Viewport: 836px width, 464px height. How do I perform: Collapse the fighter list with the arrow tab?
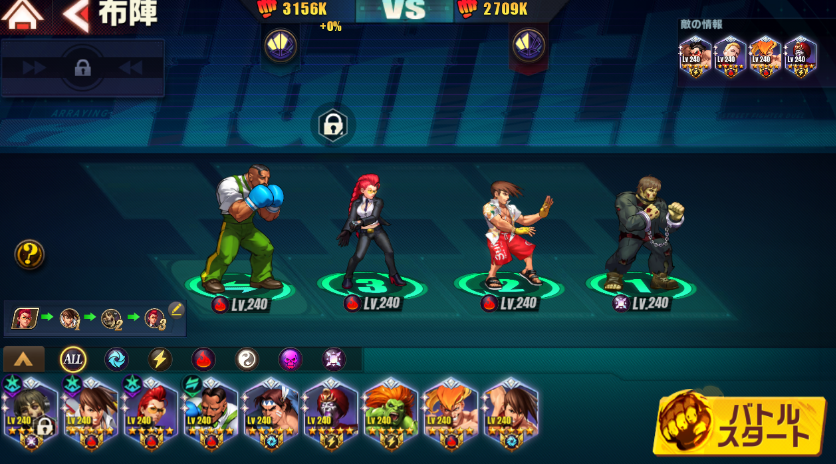[x=24, y=359]
